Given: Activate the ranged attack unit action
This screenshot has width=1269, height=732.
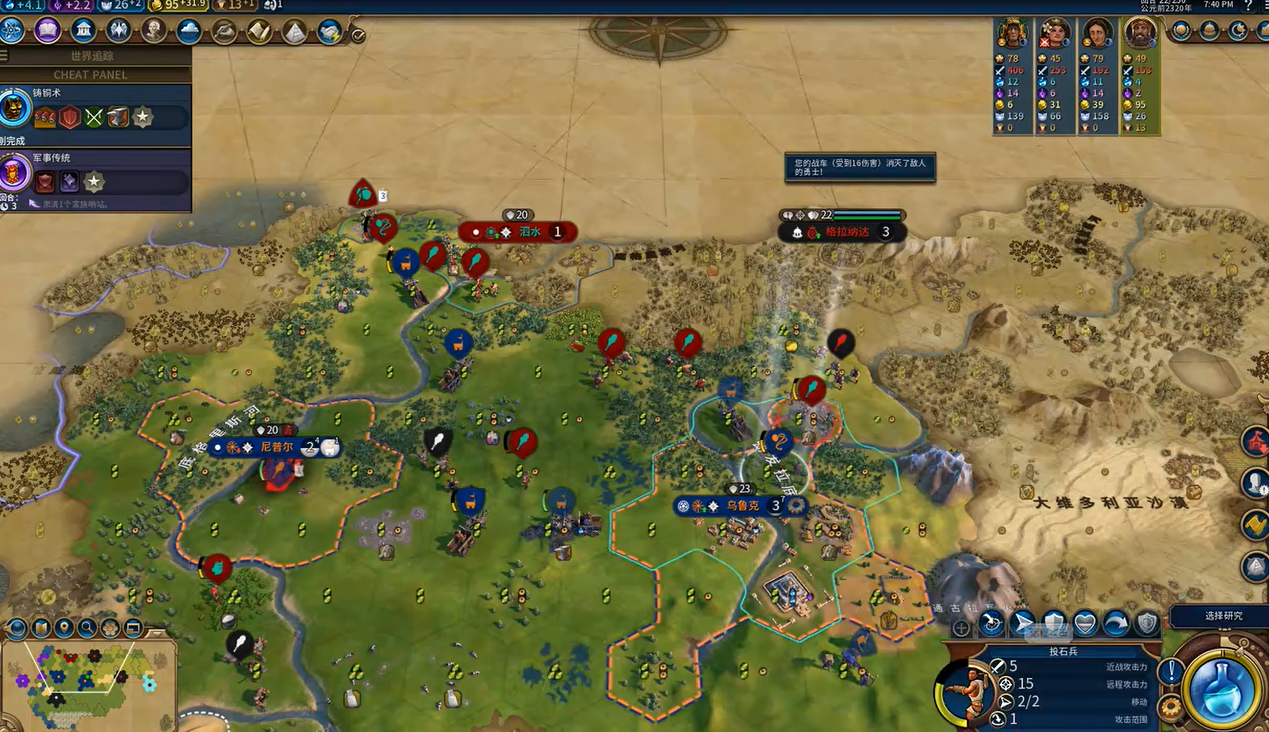Looking at the screenshot, I should pos(991,624).
